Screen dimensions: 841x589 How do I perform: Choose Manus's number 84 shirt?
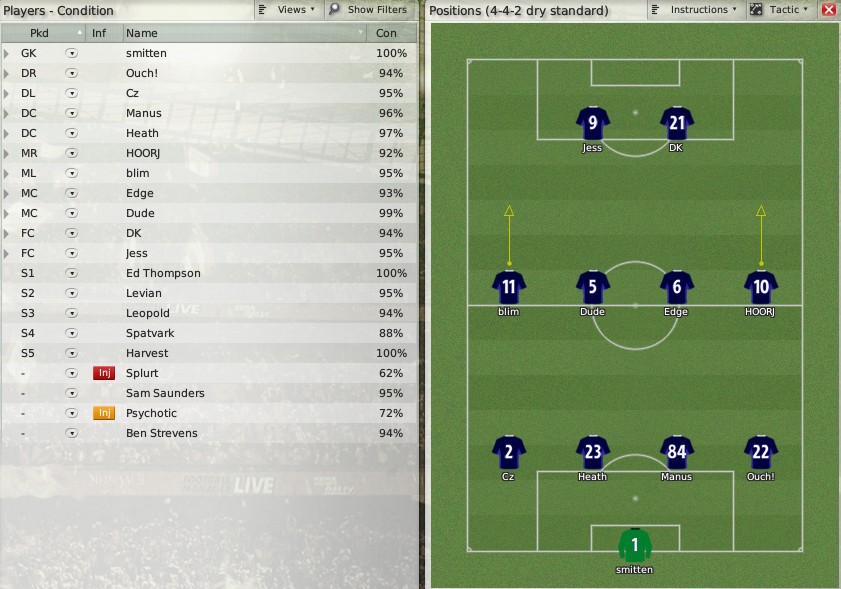[677, 452]
